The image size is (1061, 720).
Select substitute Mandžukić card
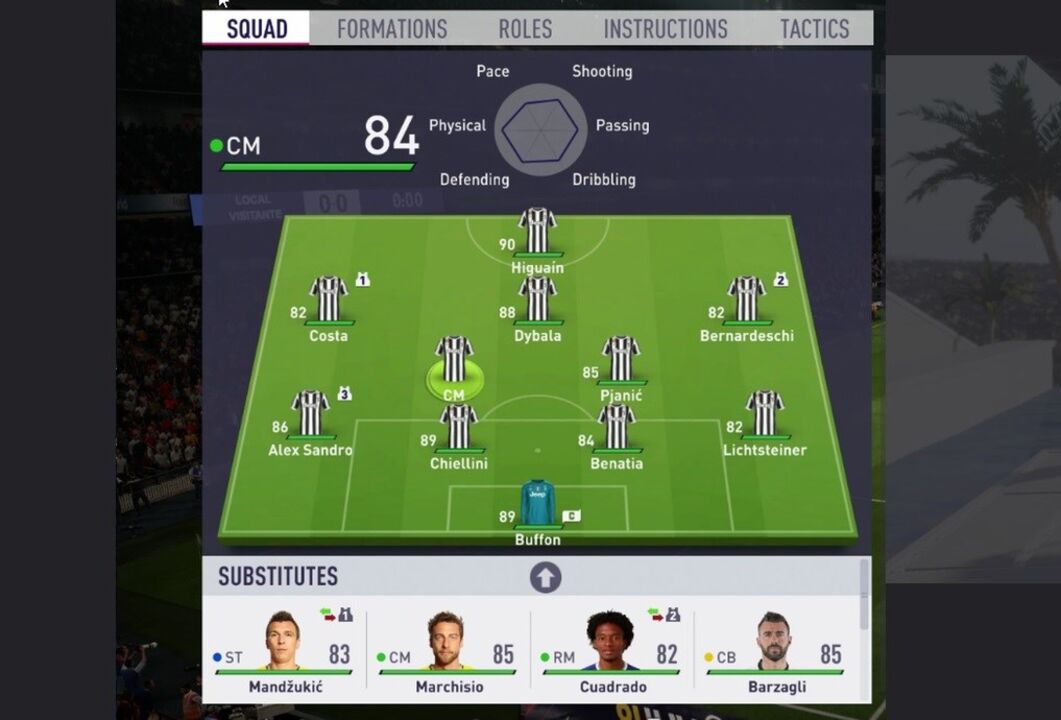point(284,650)
